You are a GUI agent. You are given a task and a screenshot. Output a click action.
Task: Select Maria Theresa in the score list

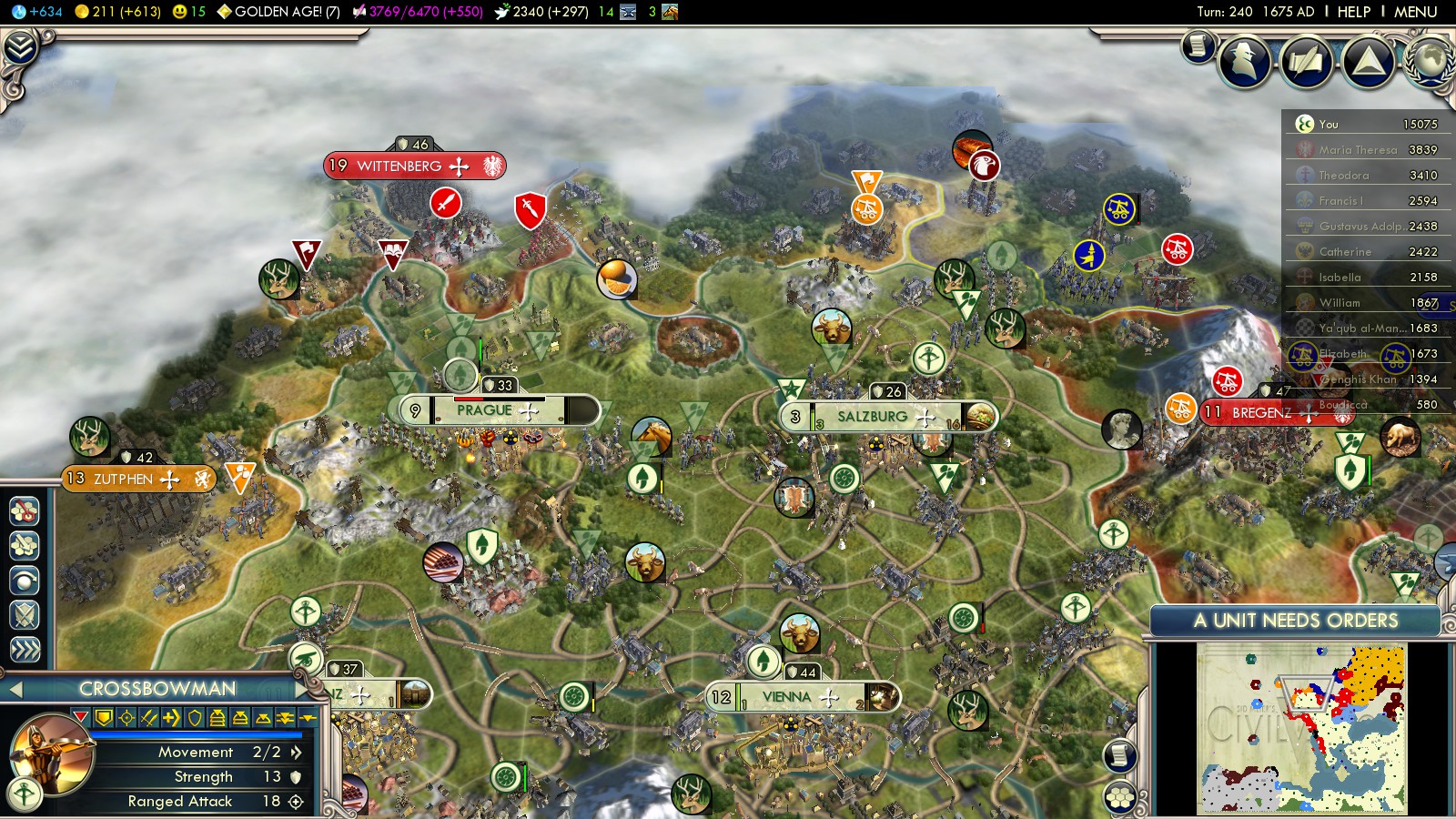pyautogui.click(x=1358, y=150)
